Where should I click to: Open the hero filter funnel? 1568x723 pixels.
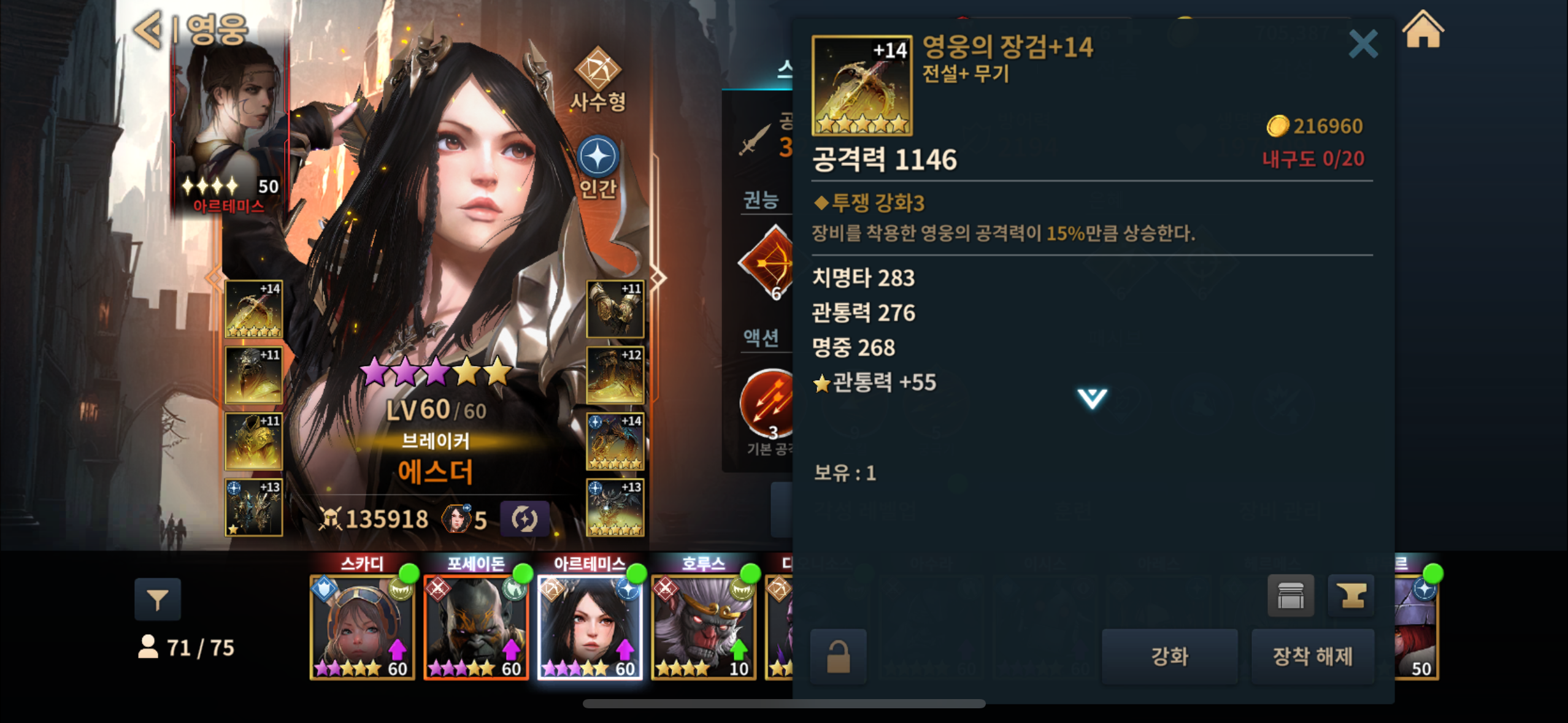158,599
